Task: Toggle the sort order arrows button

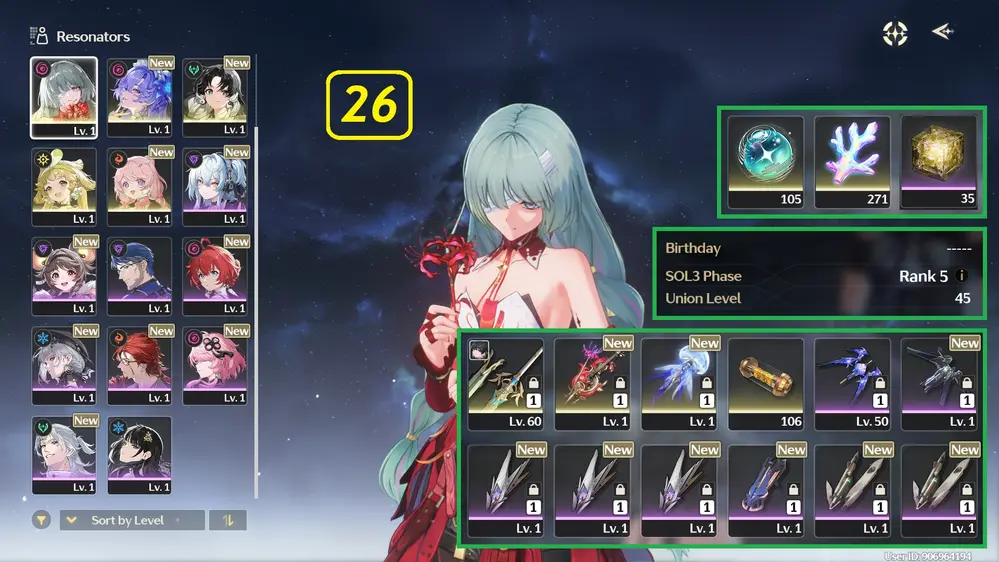Action: click(x=227, y=520)
